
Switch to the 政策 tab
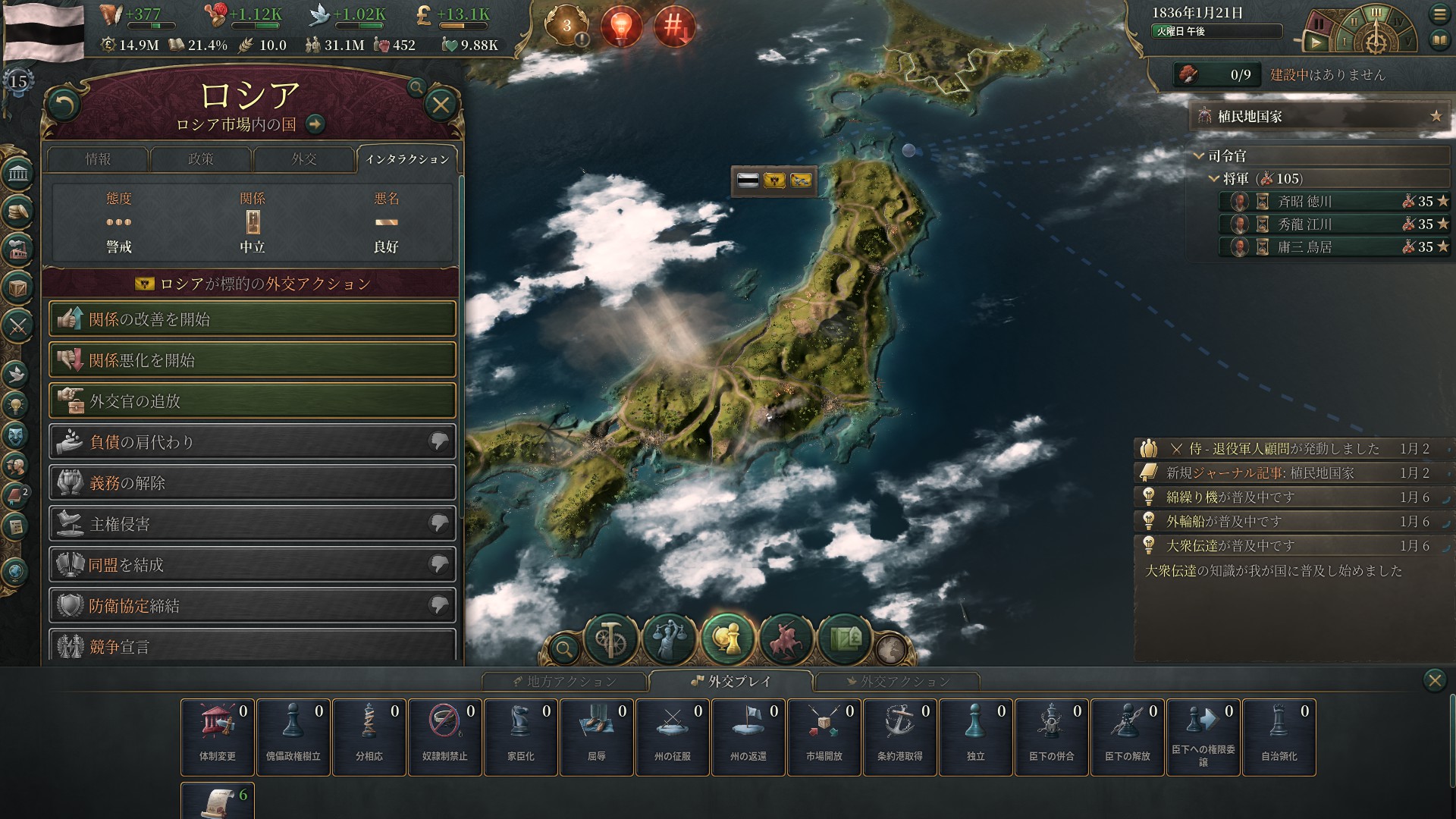click(200, 160)
